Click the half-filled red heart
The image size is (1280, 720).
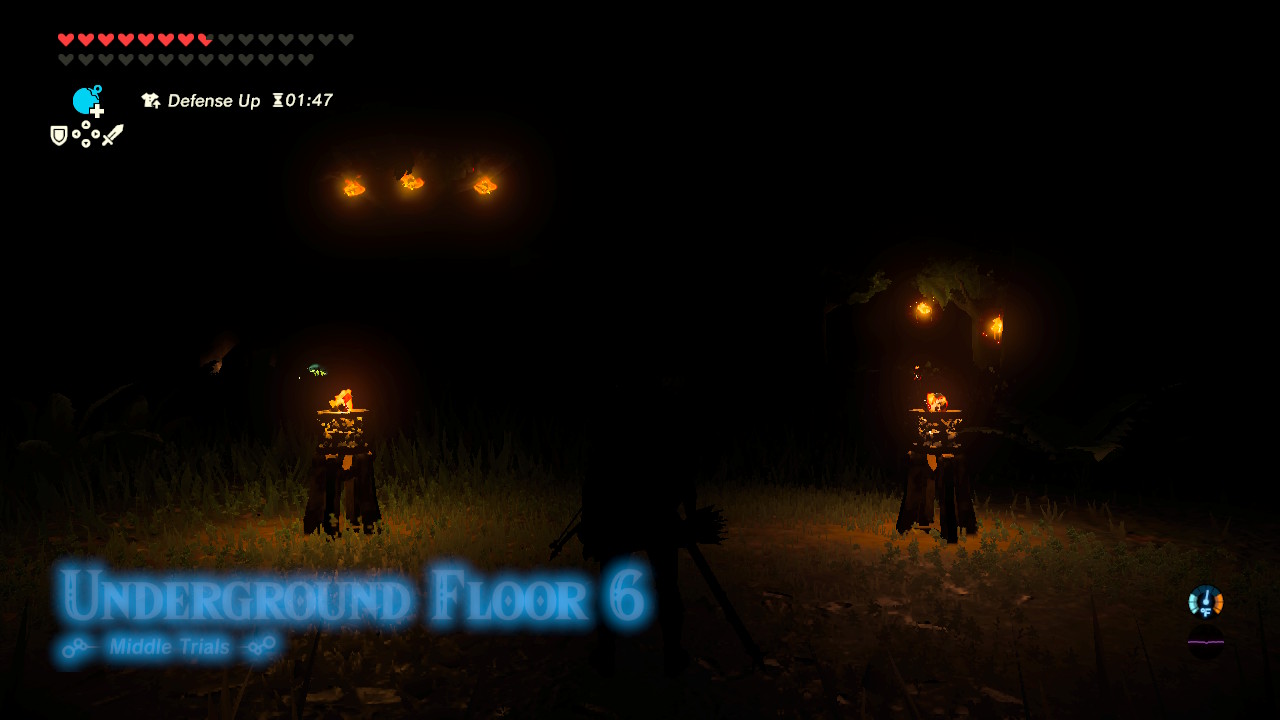[204, 39]
